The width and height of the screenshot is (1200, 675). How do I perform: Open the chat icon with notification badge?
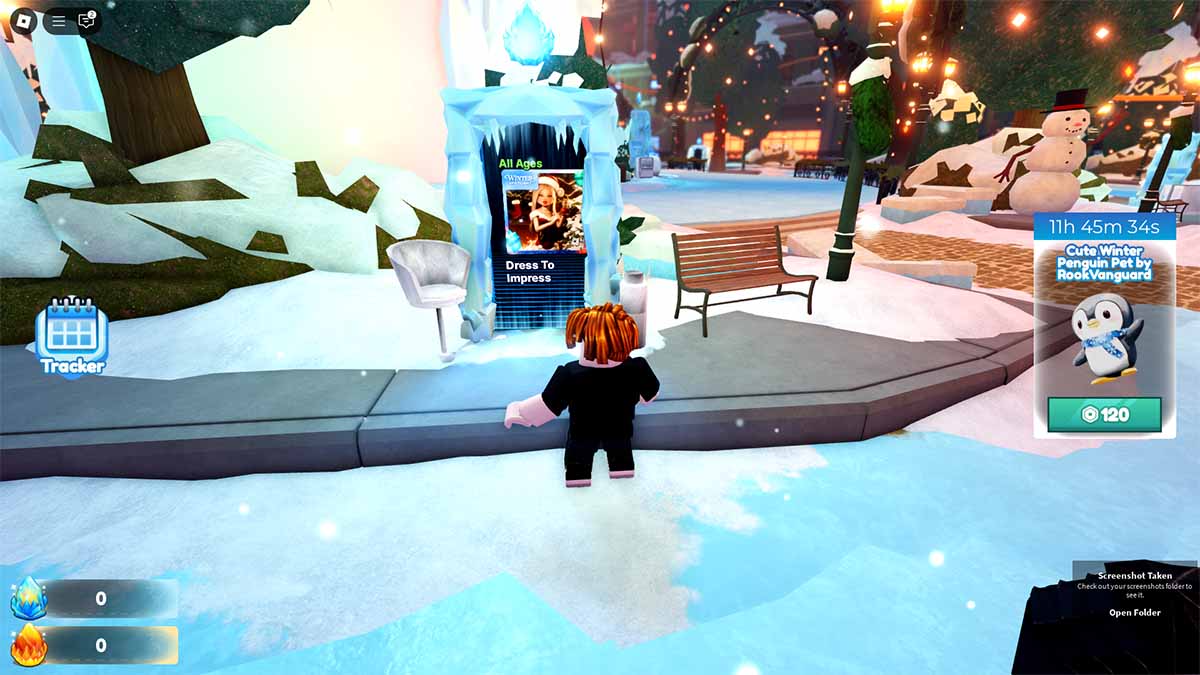[87, 21]
